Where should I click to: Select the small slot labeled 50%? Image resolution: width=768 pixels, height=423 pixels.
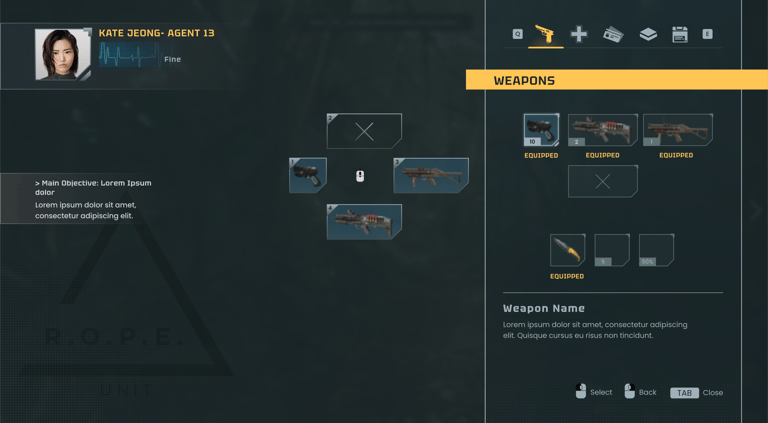656,250
